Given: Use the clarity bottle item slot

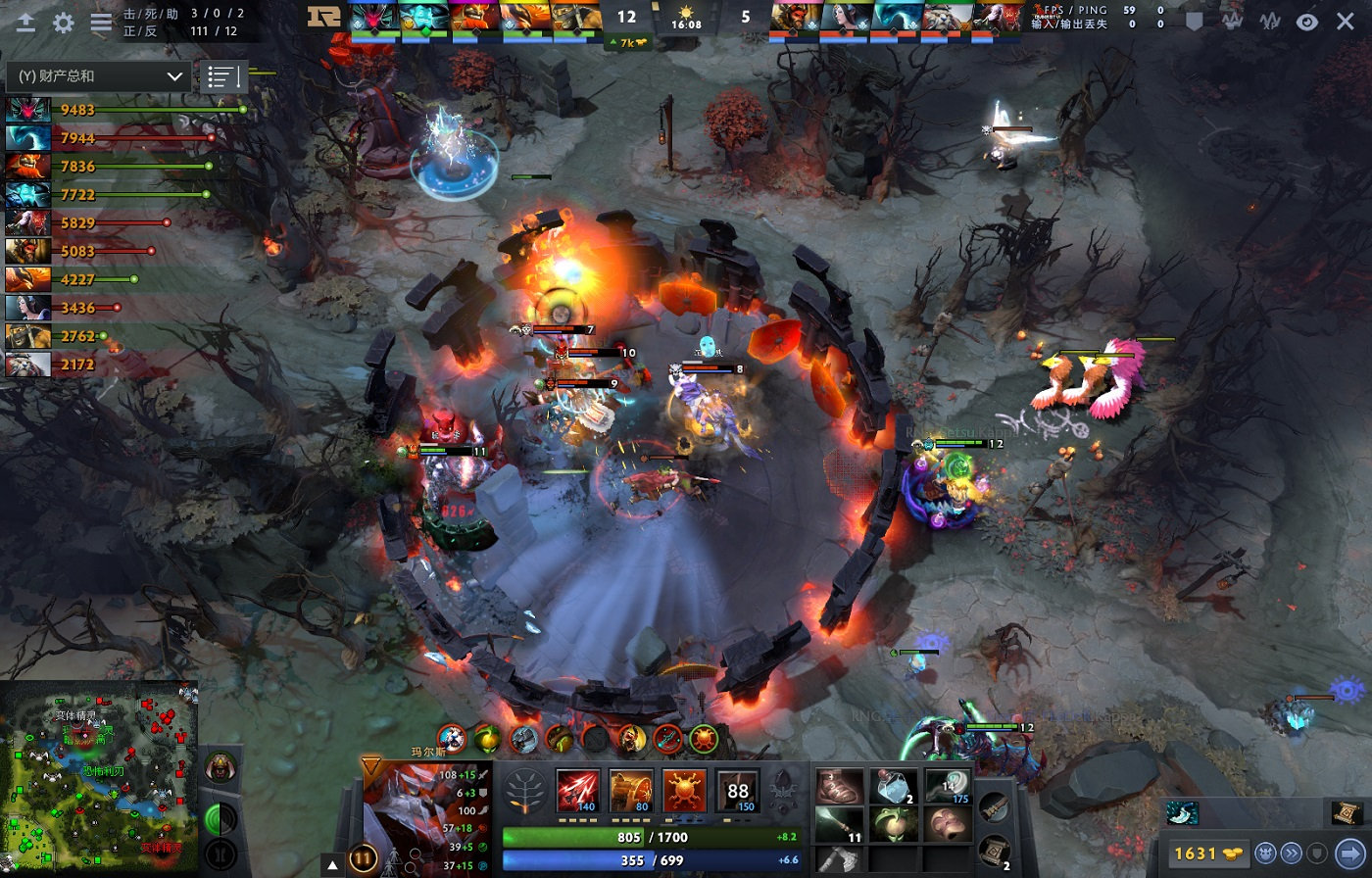Looking at the screenshot, I should (x=894, y=786).
